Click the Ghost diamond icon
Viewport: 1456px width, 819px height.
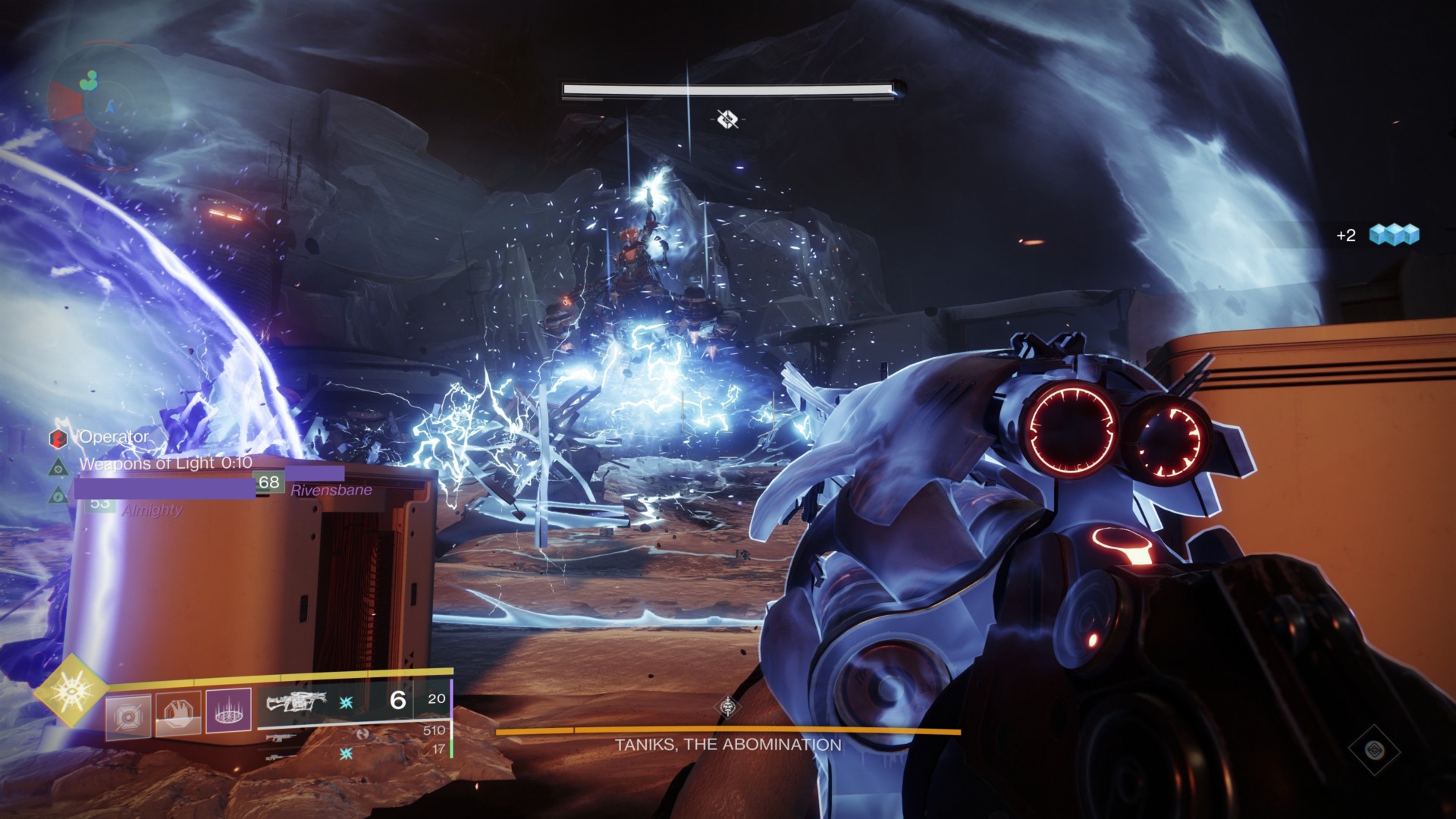(1375, 751)
